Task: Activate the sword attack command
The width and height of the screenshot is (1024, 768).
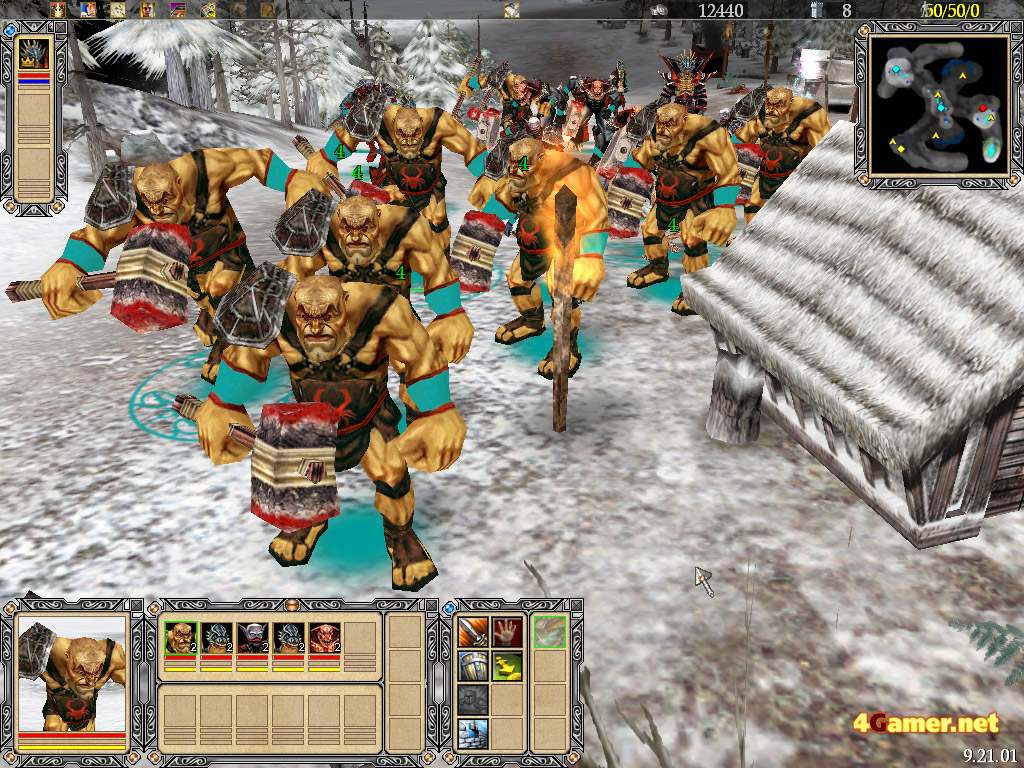Action: (x=473, y=632)
